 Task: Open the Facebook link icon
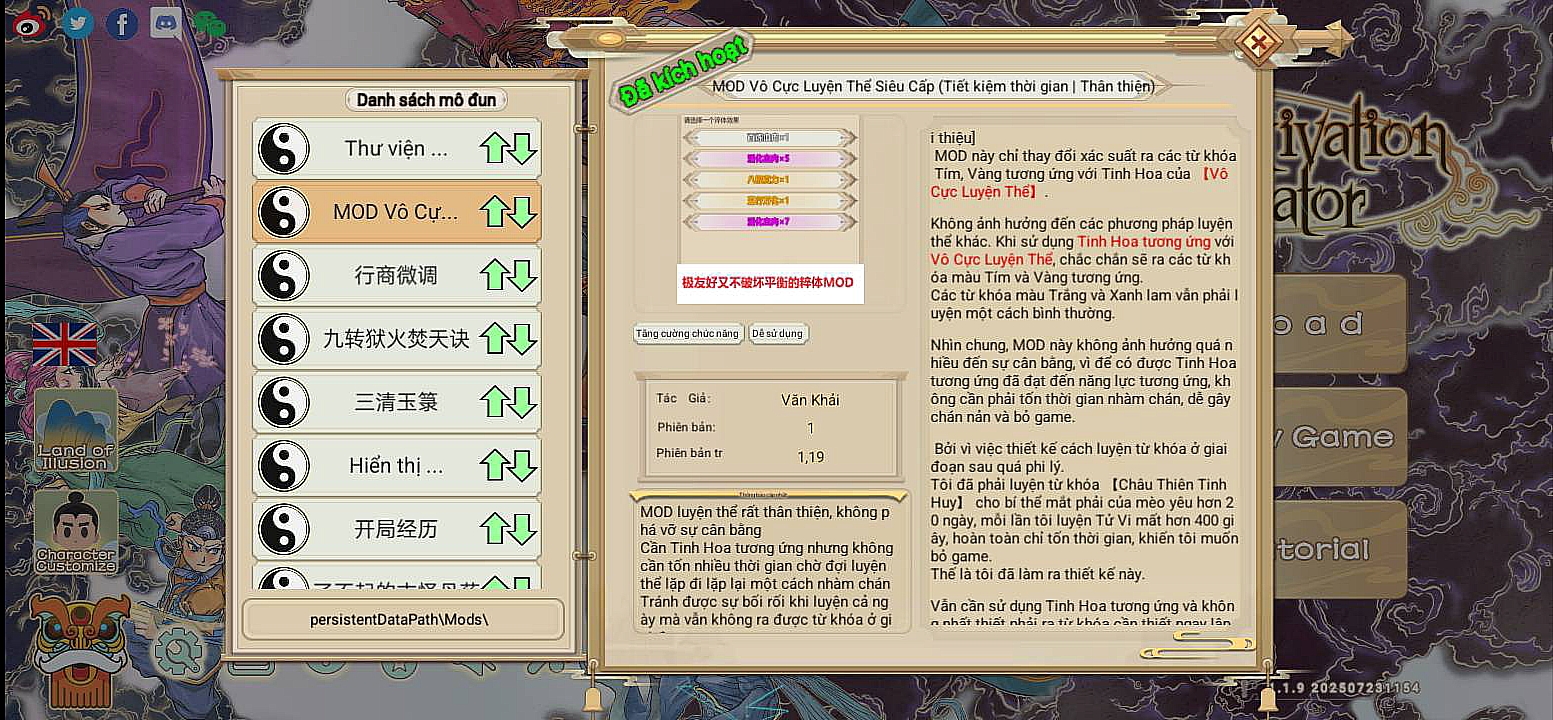(122, 23)
